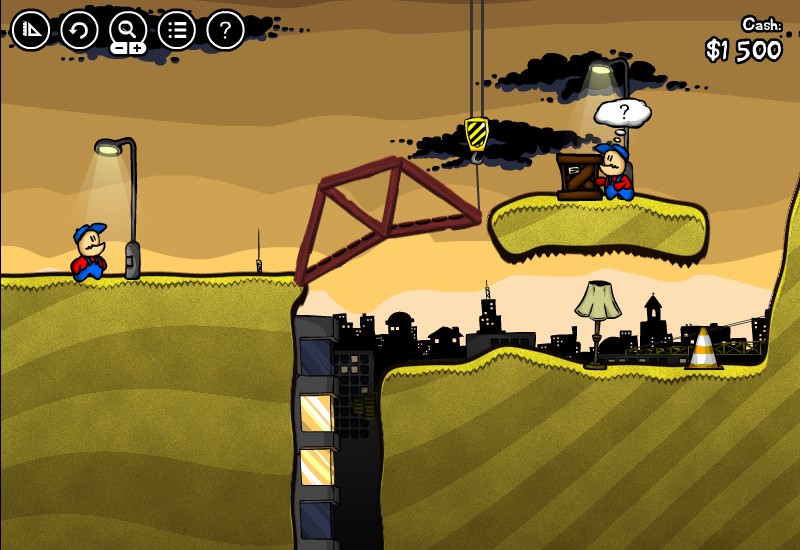Click the circular arrow restart button
Image resolution: width=800 pixels, height=550 pixels.
click(x=79, y=30)
